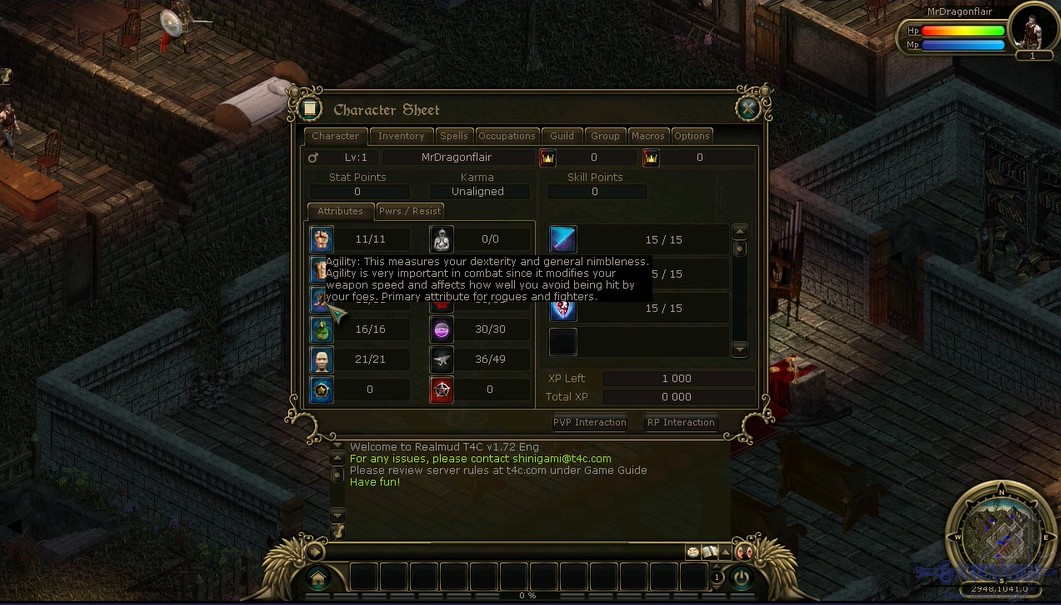Open the Macros tab
Image resolution: width=1061 pixels, height=605 pixels.
[648, 136]
